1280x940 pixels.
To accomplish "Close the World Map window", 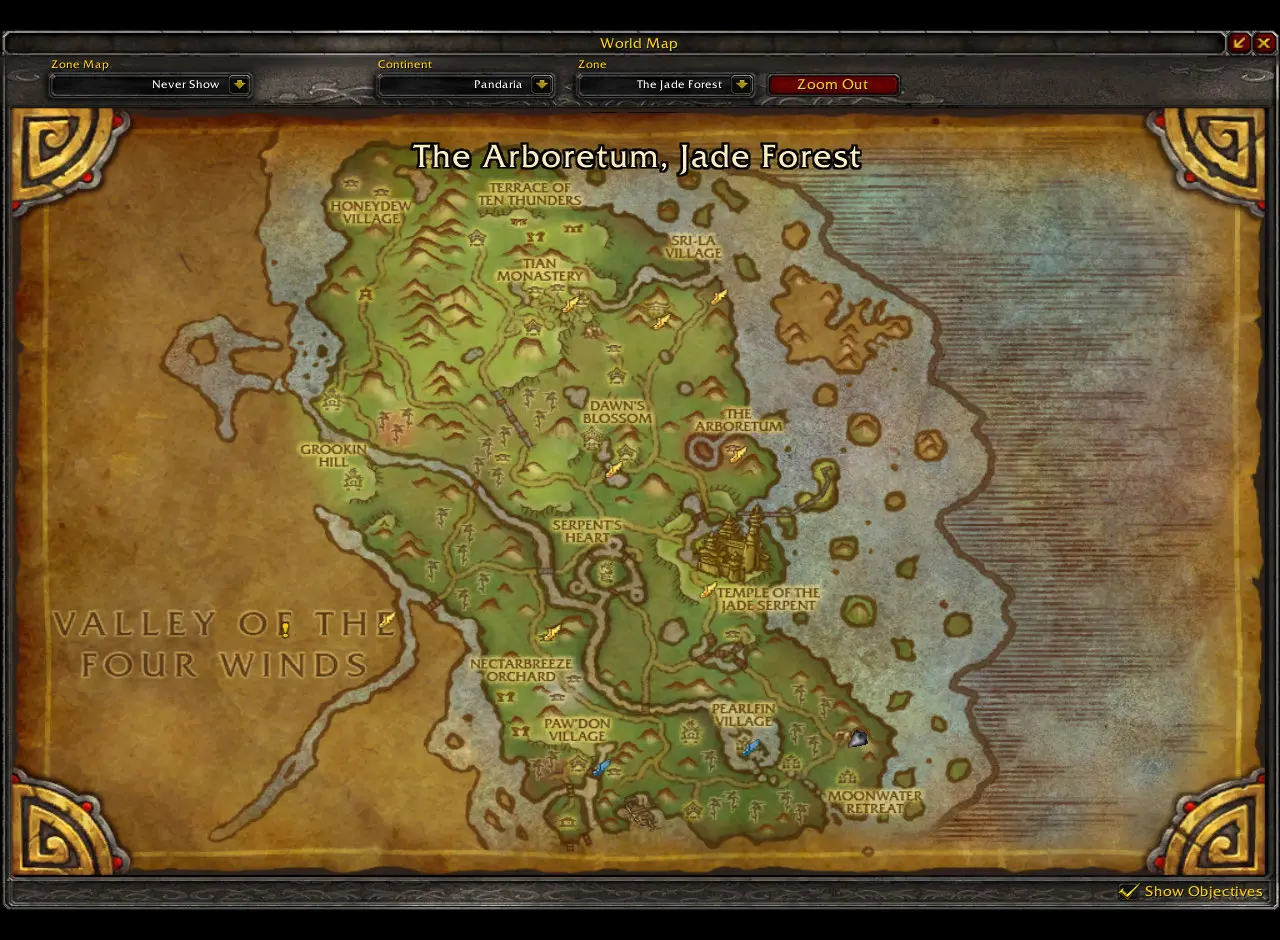I will pos(1264,42).
